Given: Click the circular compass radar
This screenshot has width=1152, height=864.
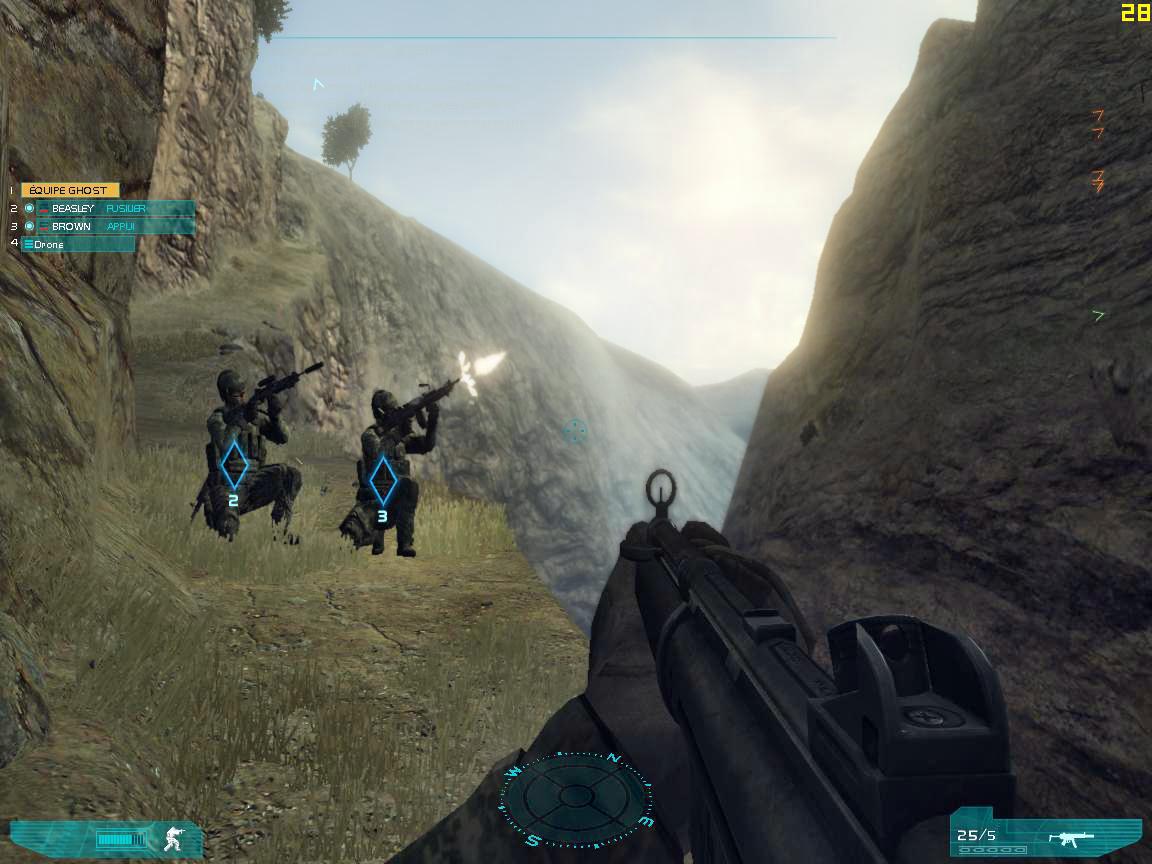Looking at the screenshot, I should point(575,796).
